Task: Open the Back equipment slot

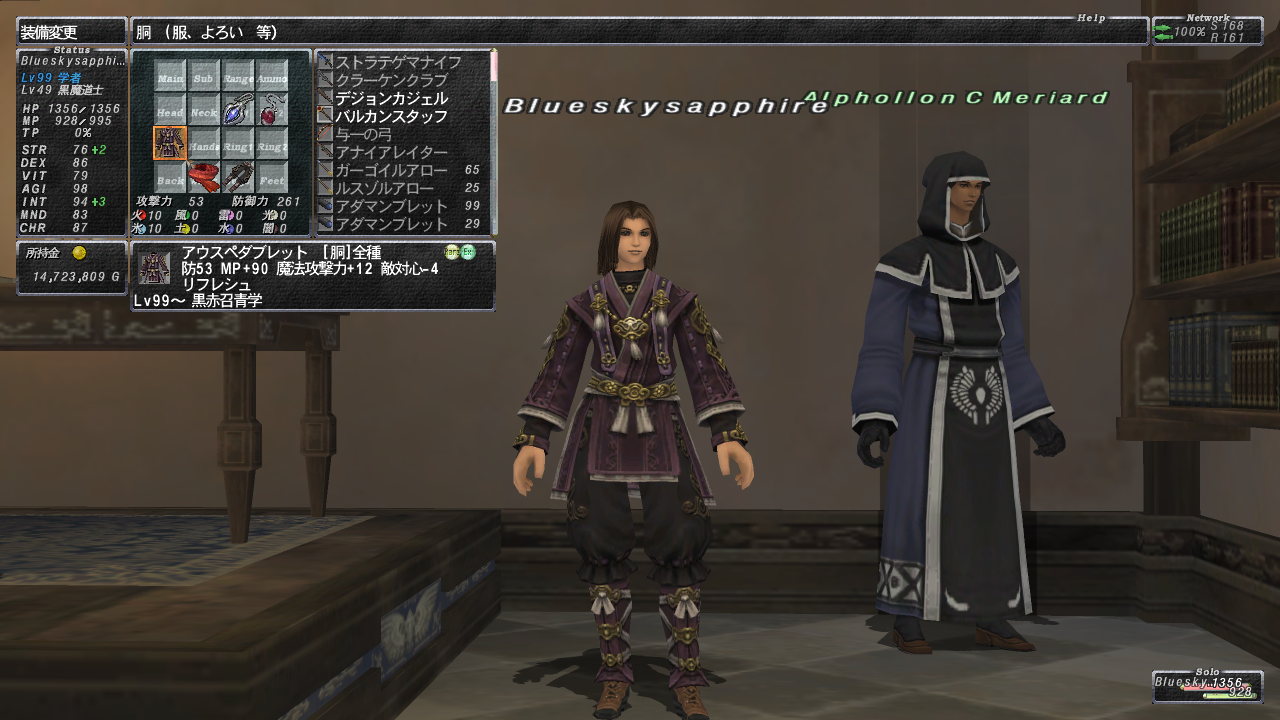Action: 170,179
